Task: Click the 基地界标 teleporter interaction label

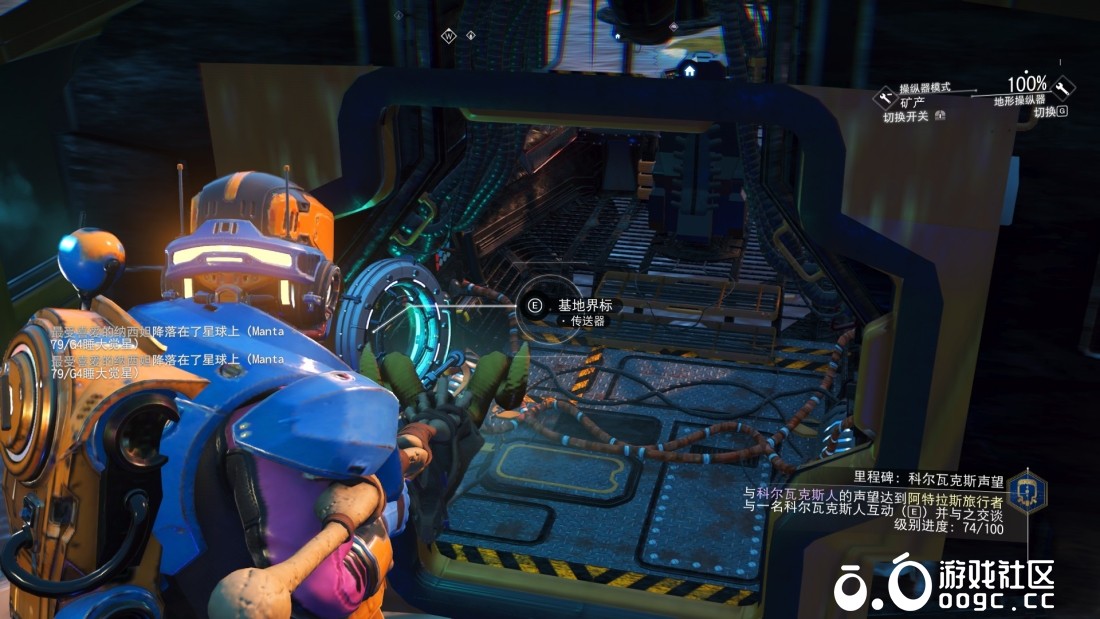Action: (x=583, y=305)
